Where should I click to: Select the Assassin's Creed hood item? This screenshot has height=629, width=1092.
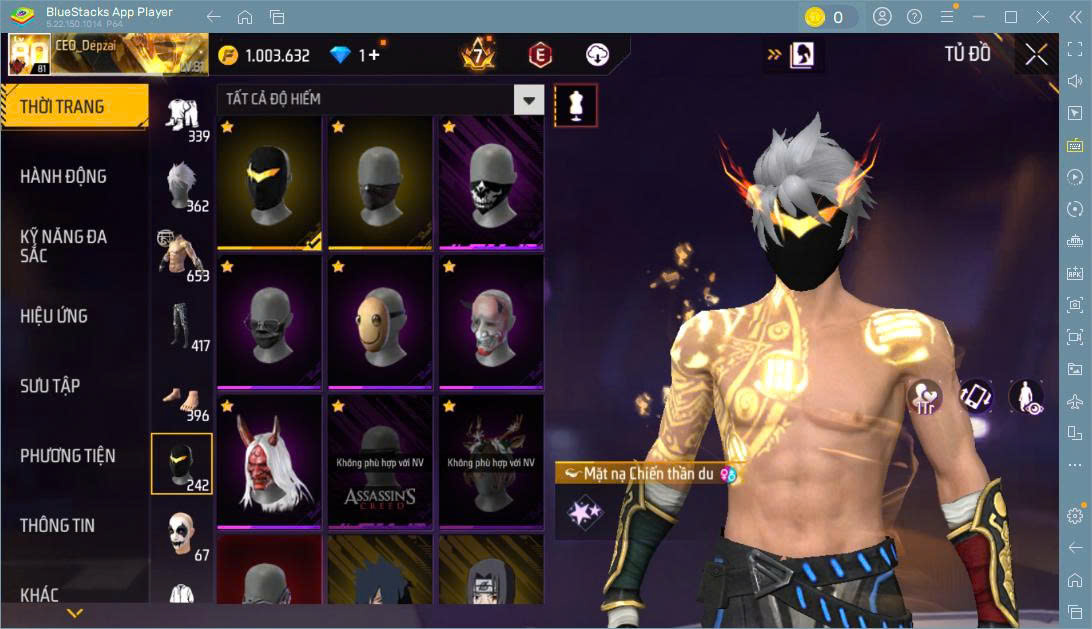click(380, 461)
